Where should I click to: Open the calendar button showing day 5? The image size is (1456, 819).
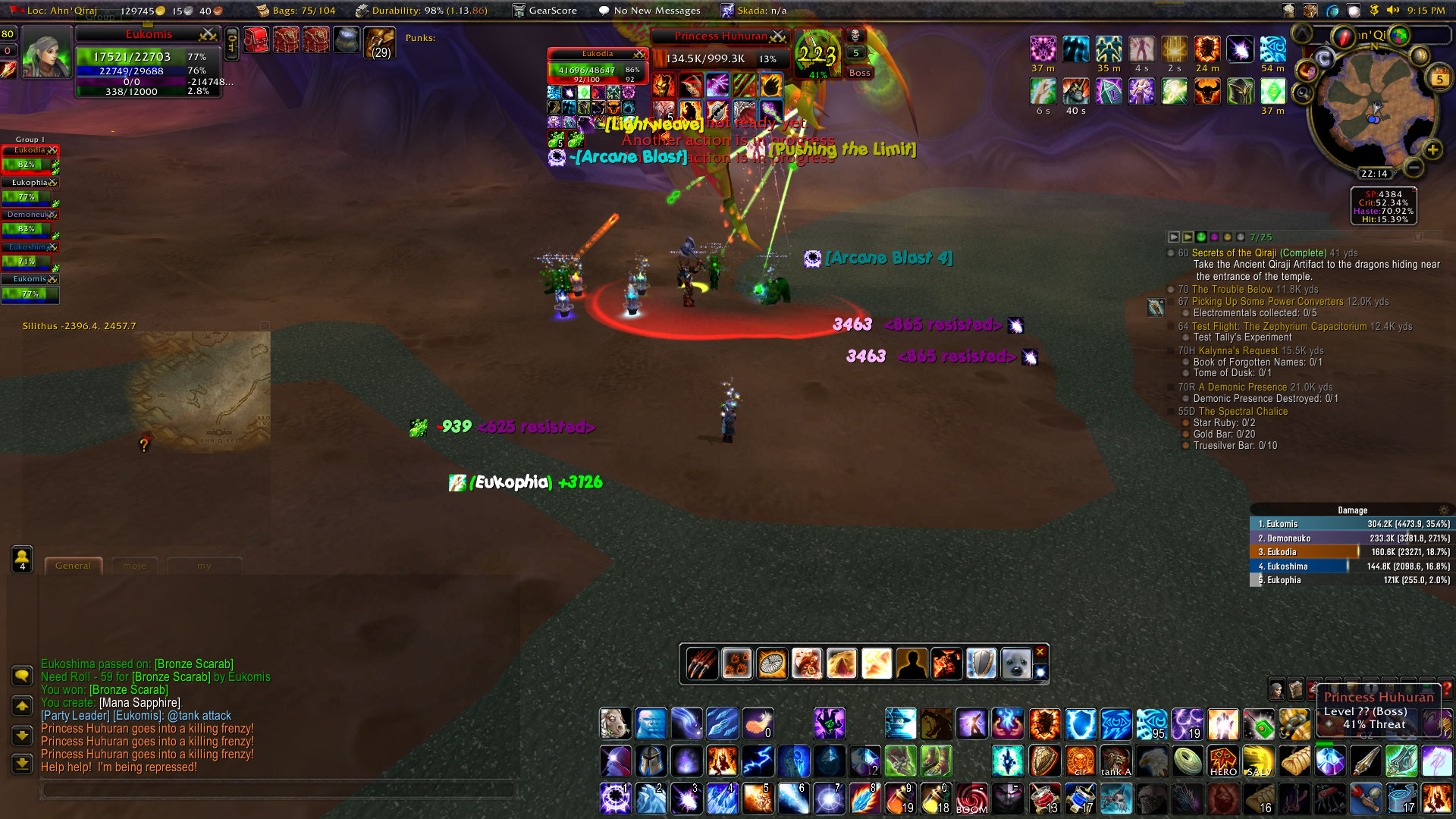click(x=1439, y=78)
